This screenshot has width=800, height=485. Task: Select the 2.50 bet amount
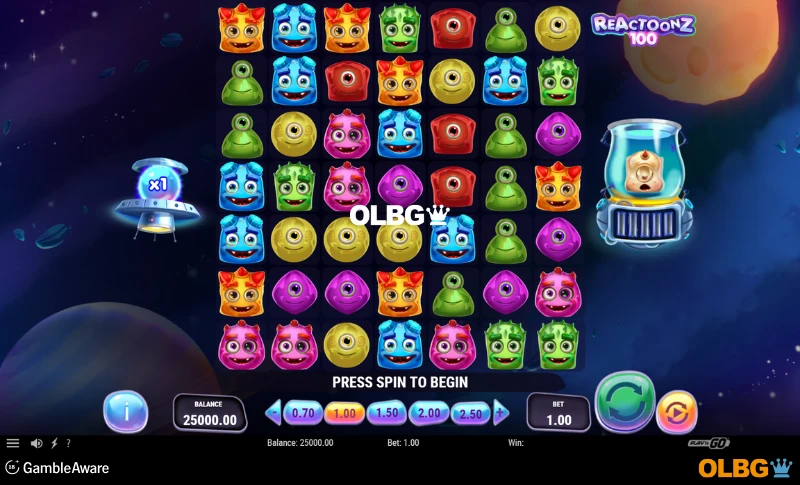pos(470,412)
